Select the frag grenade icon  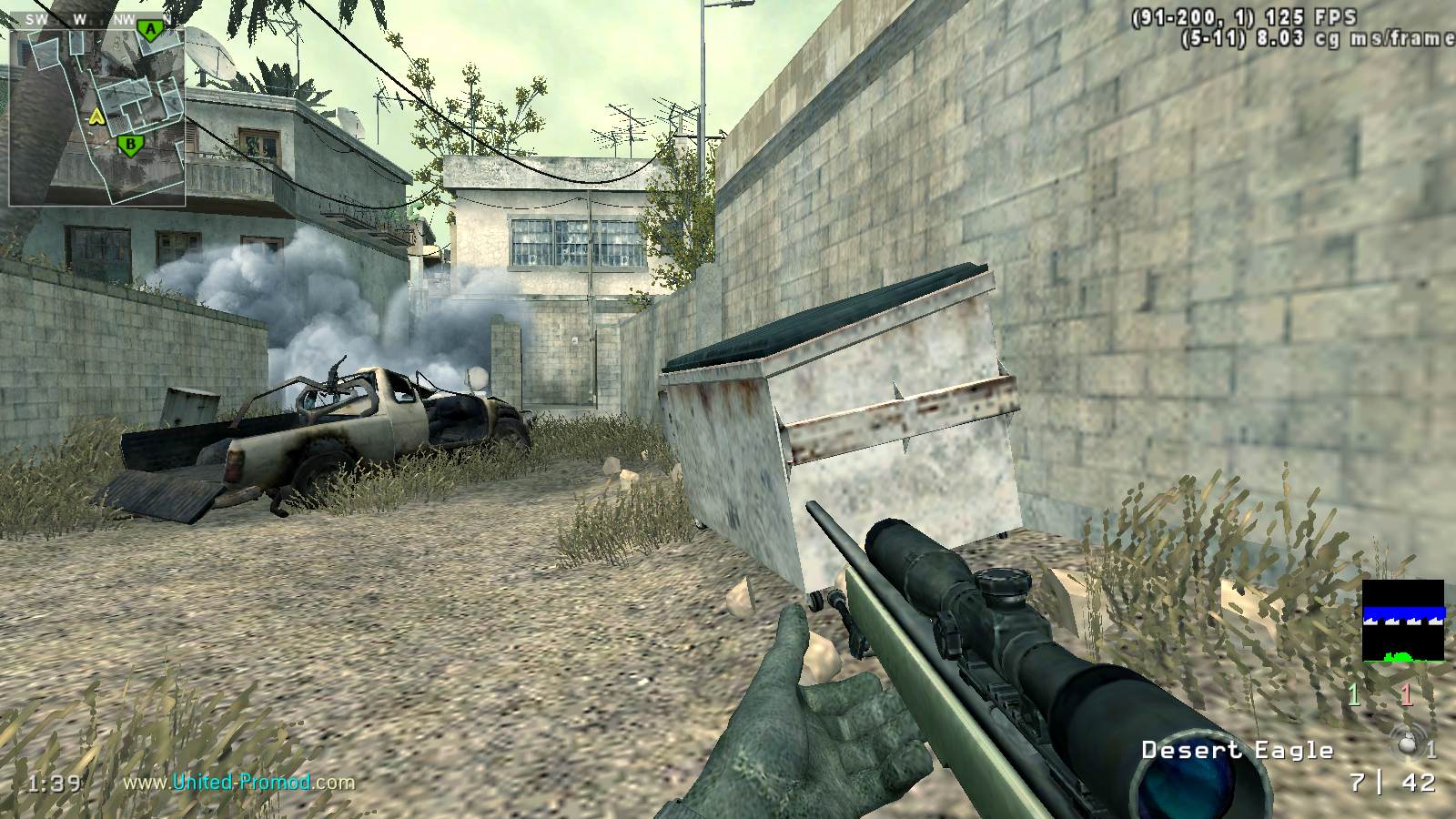[1408, 743]
